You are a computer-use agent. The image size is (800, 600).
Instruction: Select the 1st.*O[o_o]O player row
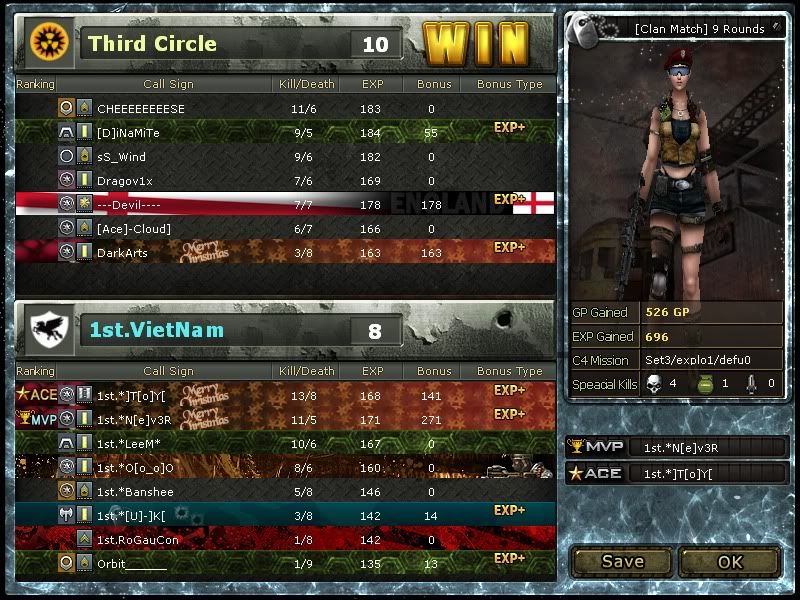tap(135, 467)
